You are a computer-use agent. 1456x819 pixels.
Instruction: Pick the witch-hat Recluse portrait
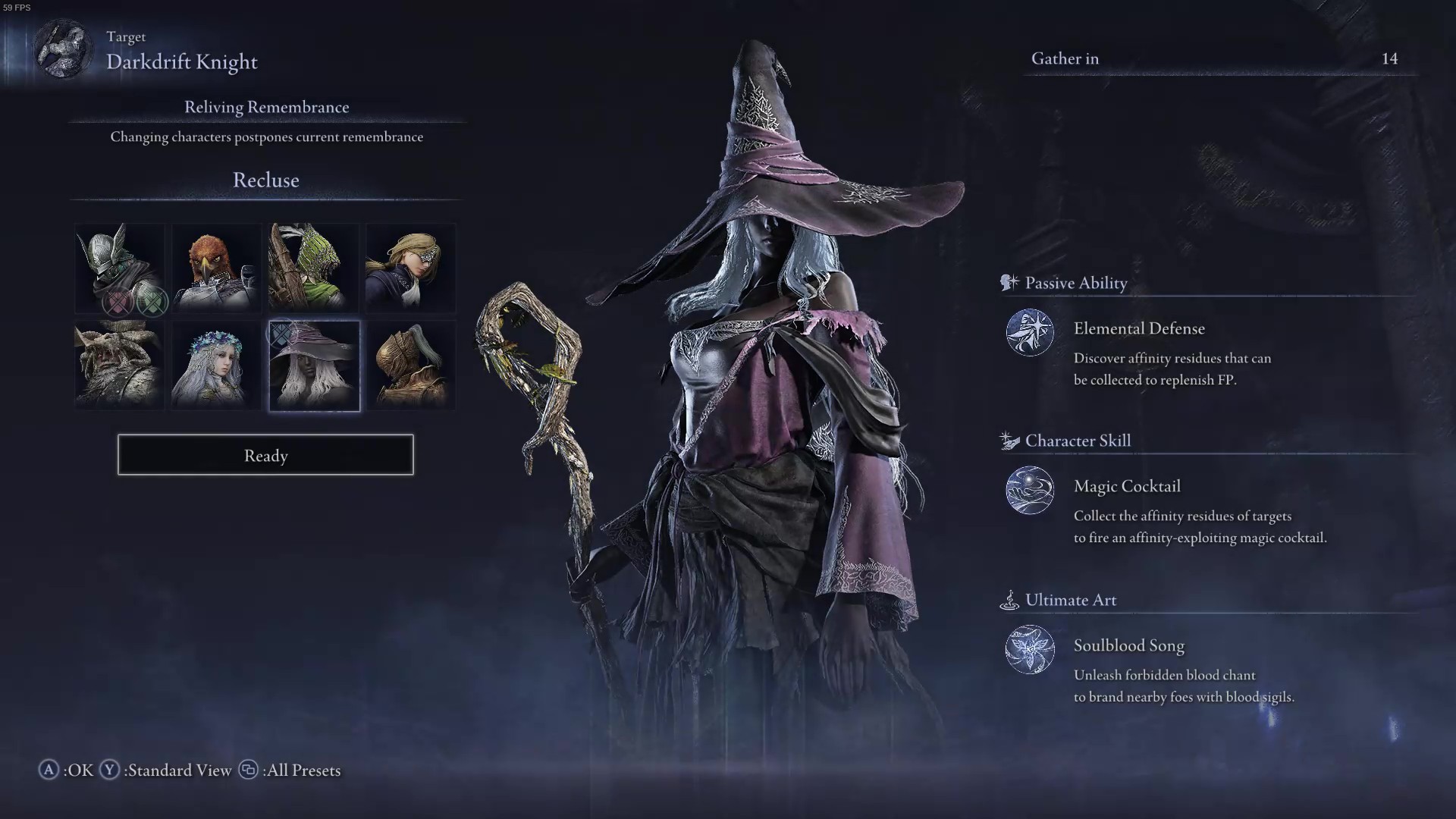pyautogui.click(x=314, y=366)
